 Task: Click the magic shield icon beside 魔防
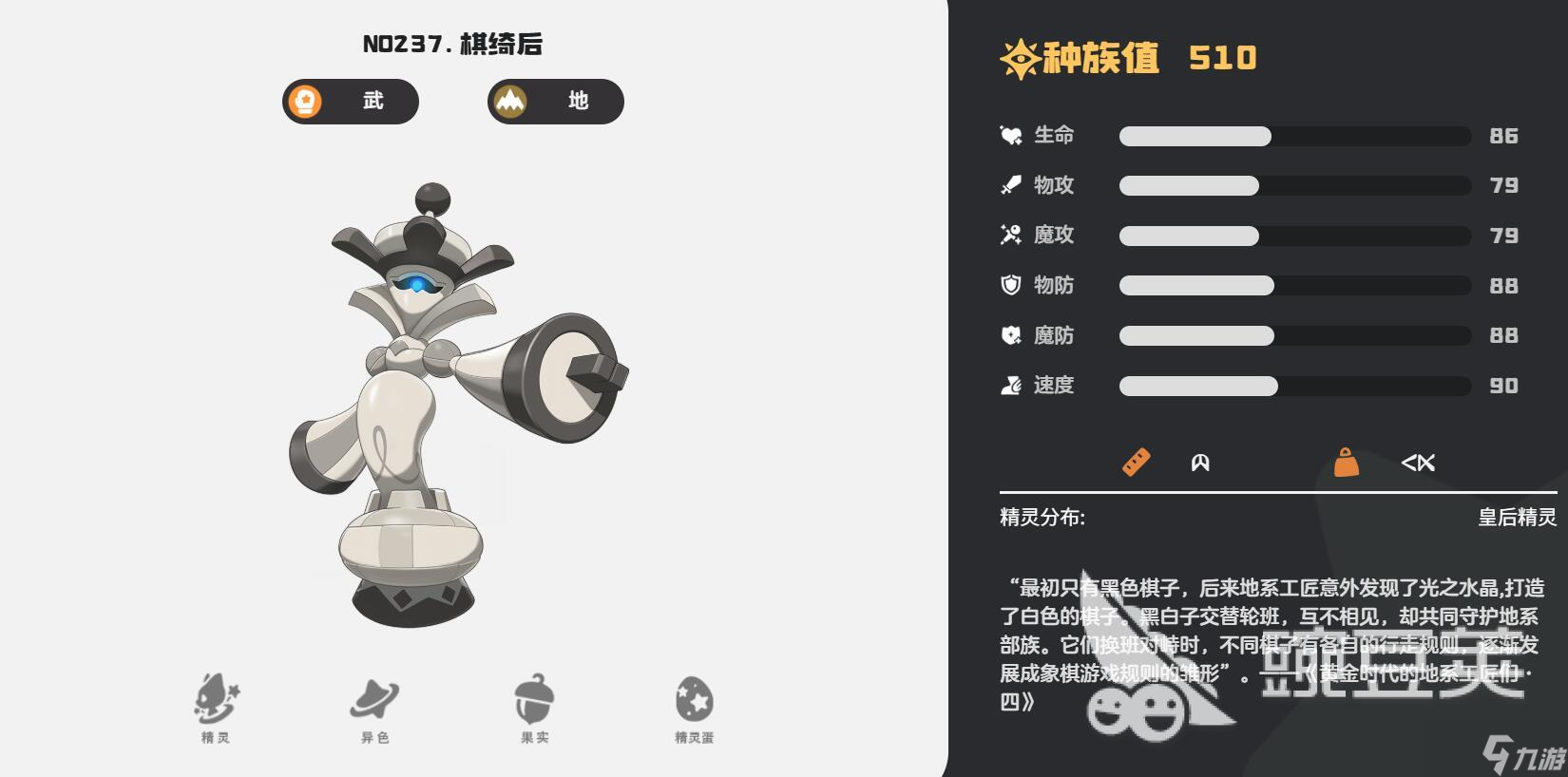point(1009,335)
